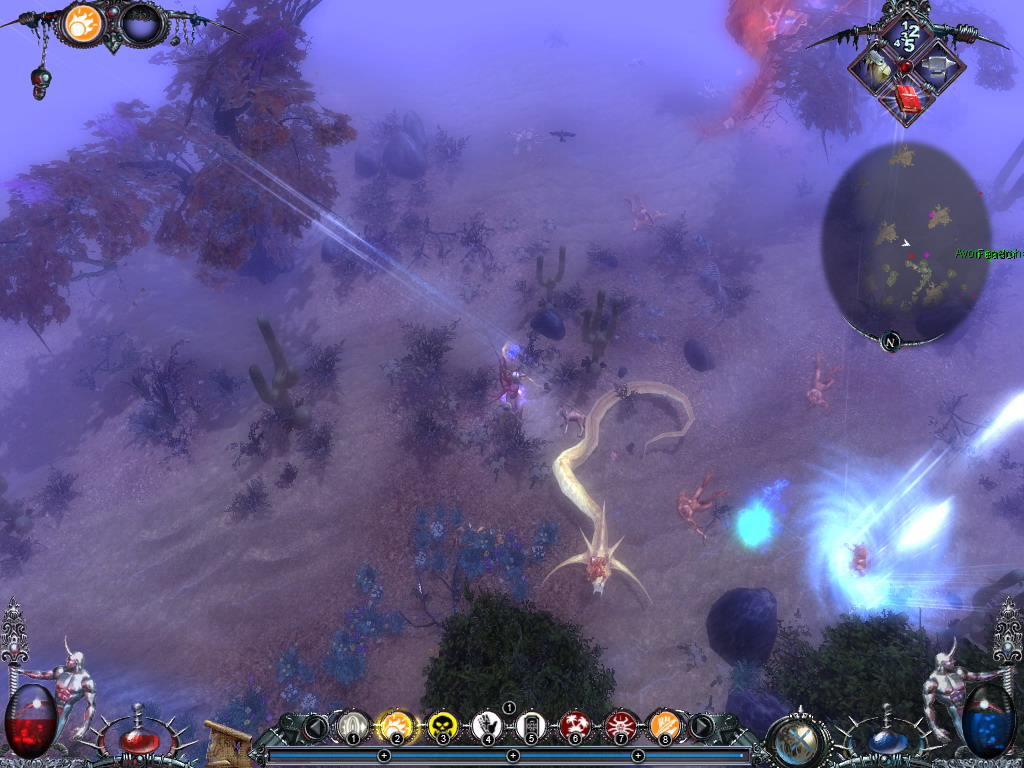Screen dimensions: 1024x768
Task: Page the skill bar right with the arrow
Action: [x=701, y=726]
